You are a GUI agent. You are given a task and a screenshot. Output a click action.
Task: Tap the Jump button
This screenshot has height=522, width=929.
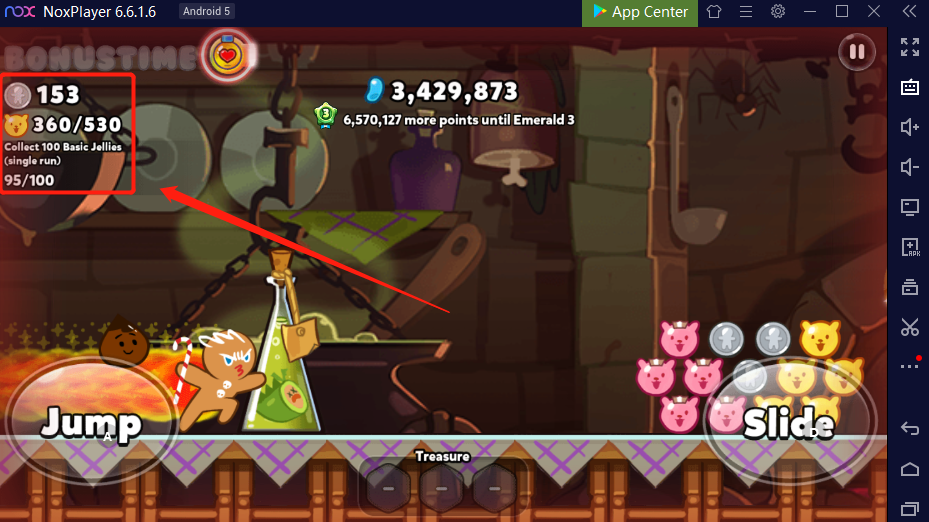[89, 421]
